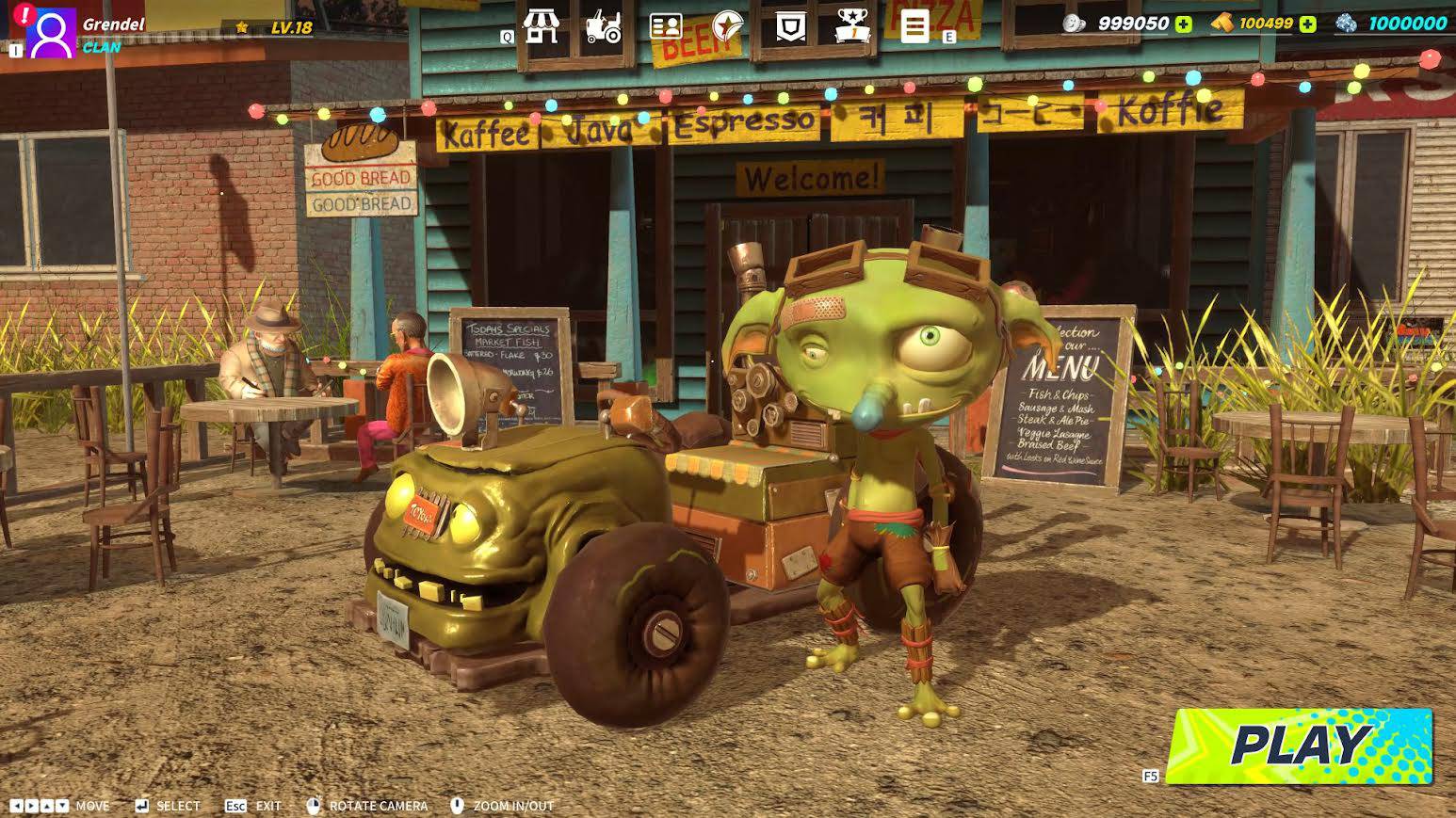The height and width of the screenshot is (818, 1456).
Task: Open the shop storefront icon
Action: click(x=541, y=26)
